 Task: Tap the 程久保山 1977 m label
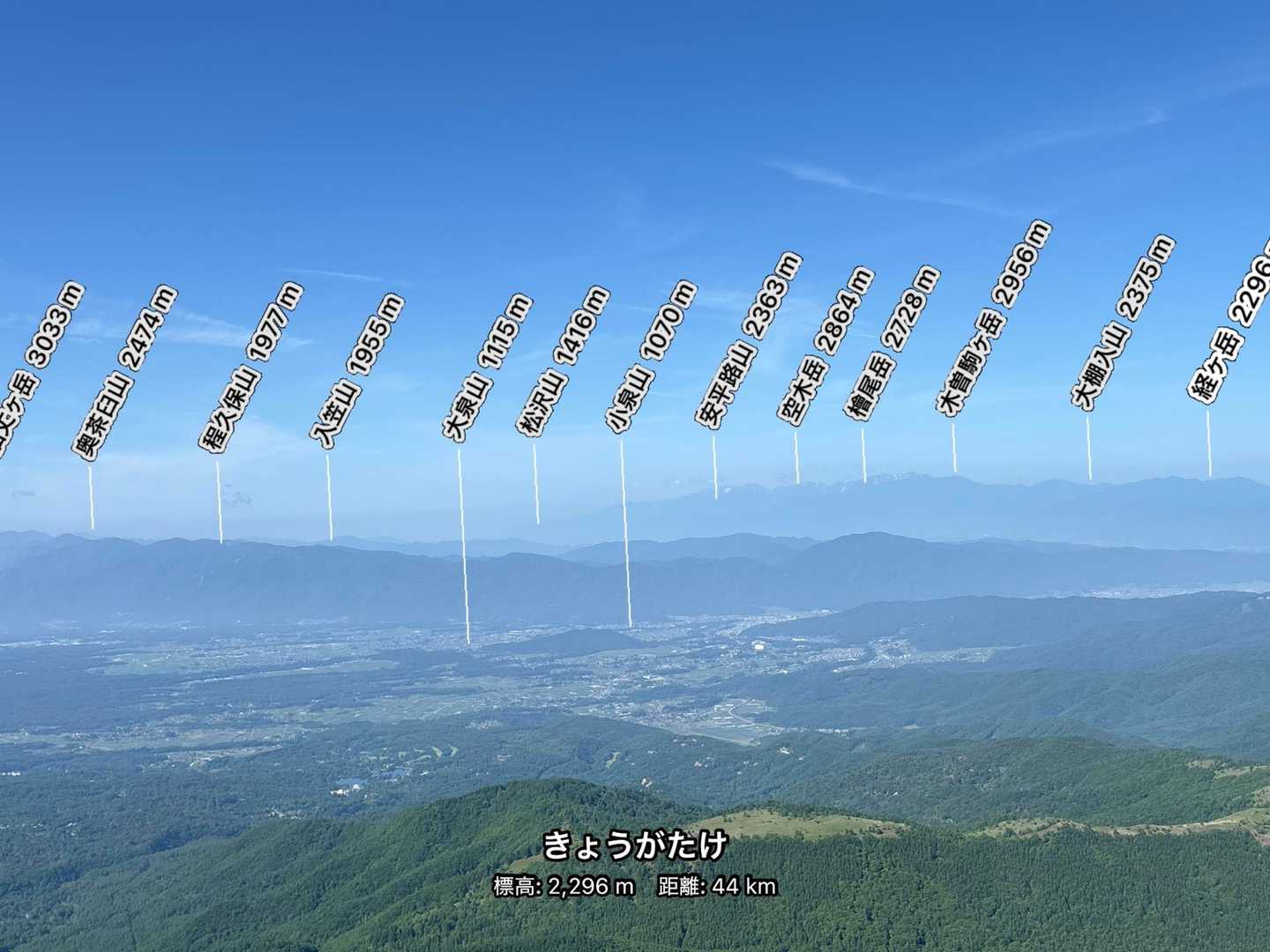point(252,368)
